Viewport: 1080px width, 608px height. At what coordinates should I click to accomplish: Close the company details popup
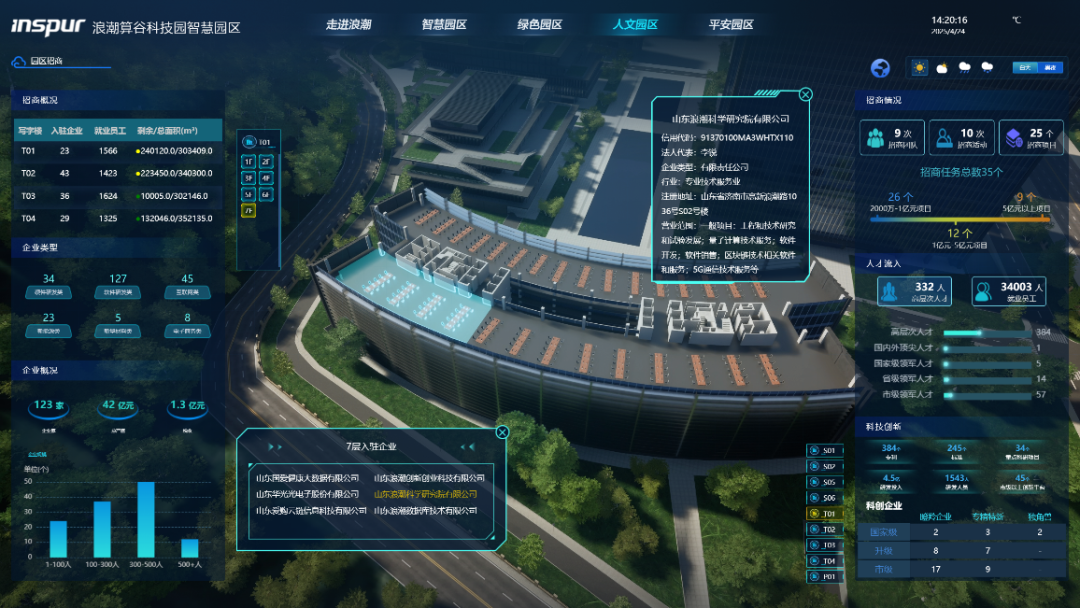806,95
